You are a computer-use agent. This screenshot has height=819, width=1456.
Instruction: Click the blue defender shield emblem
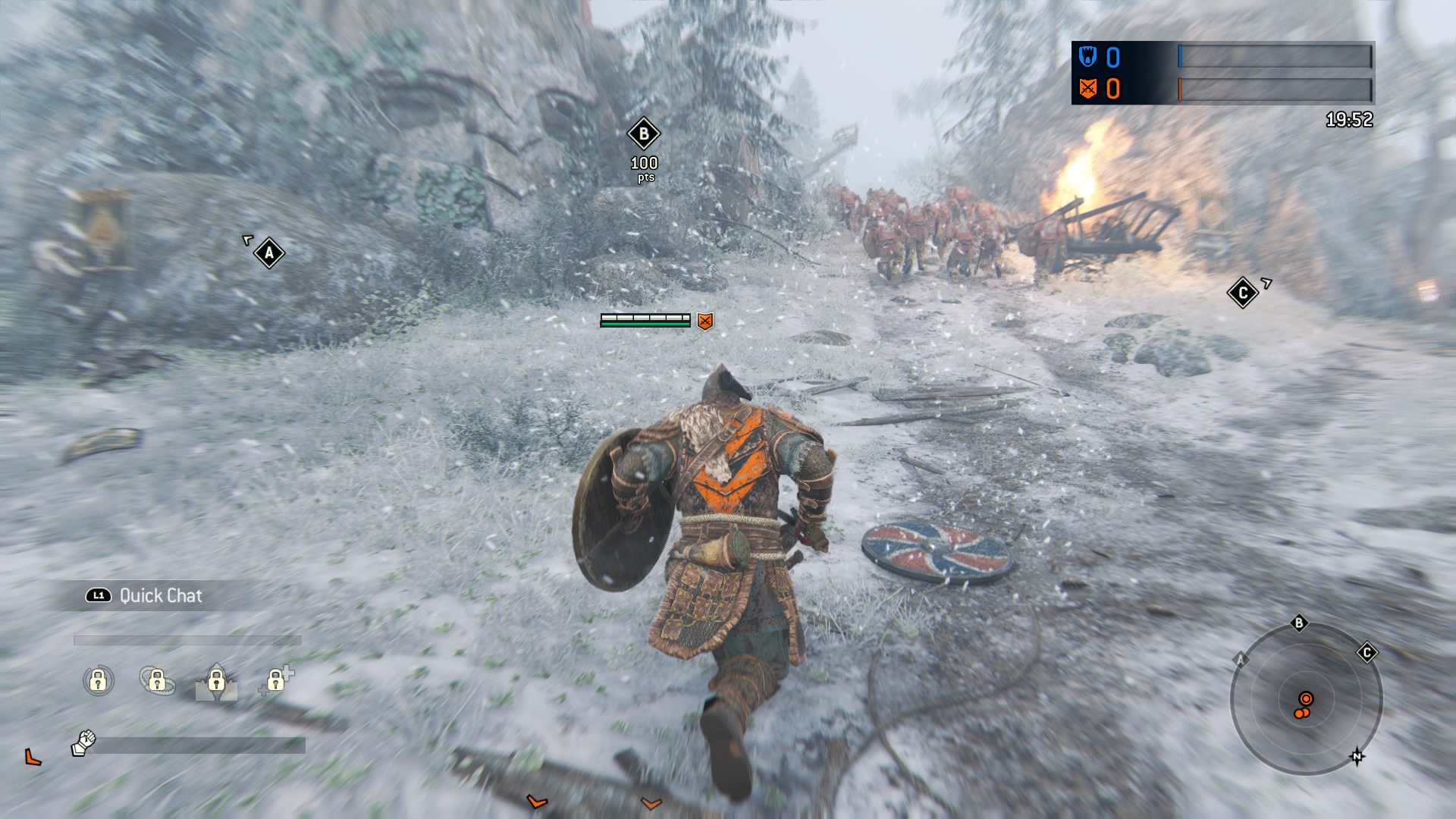tap(1087, 55)
